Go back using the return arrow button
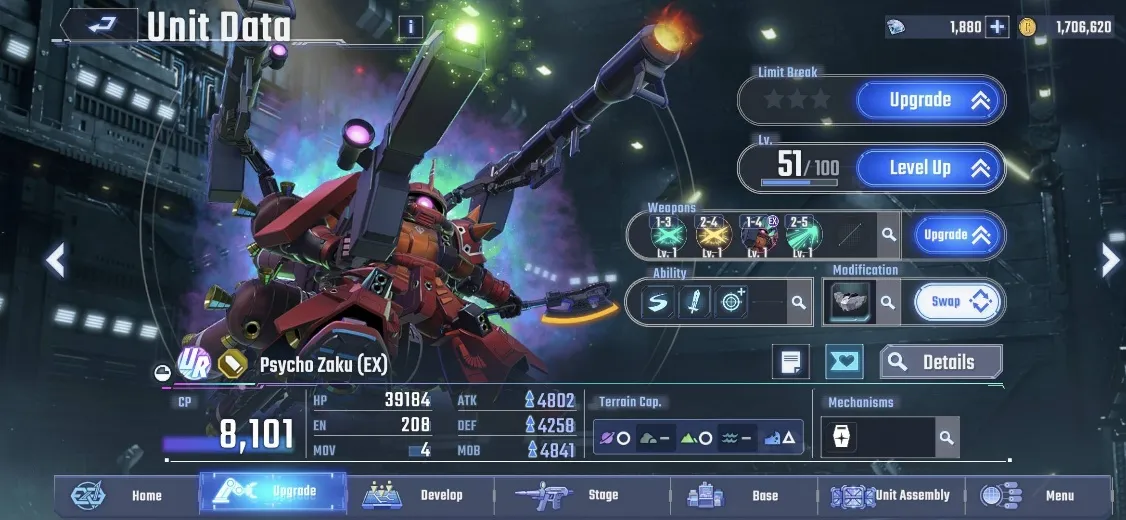This screenshot has width=1126, height=520. point(101,25)
